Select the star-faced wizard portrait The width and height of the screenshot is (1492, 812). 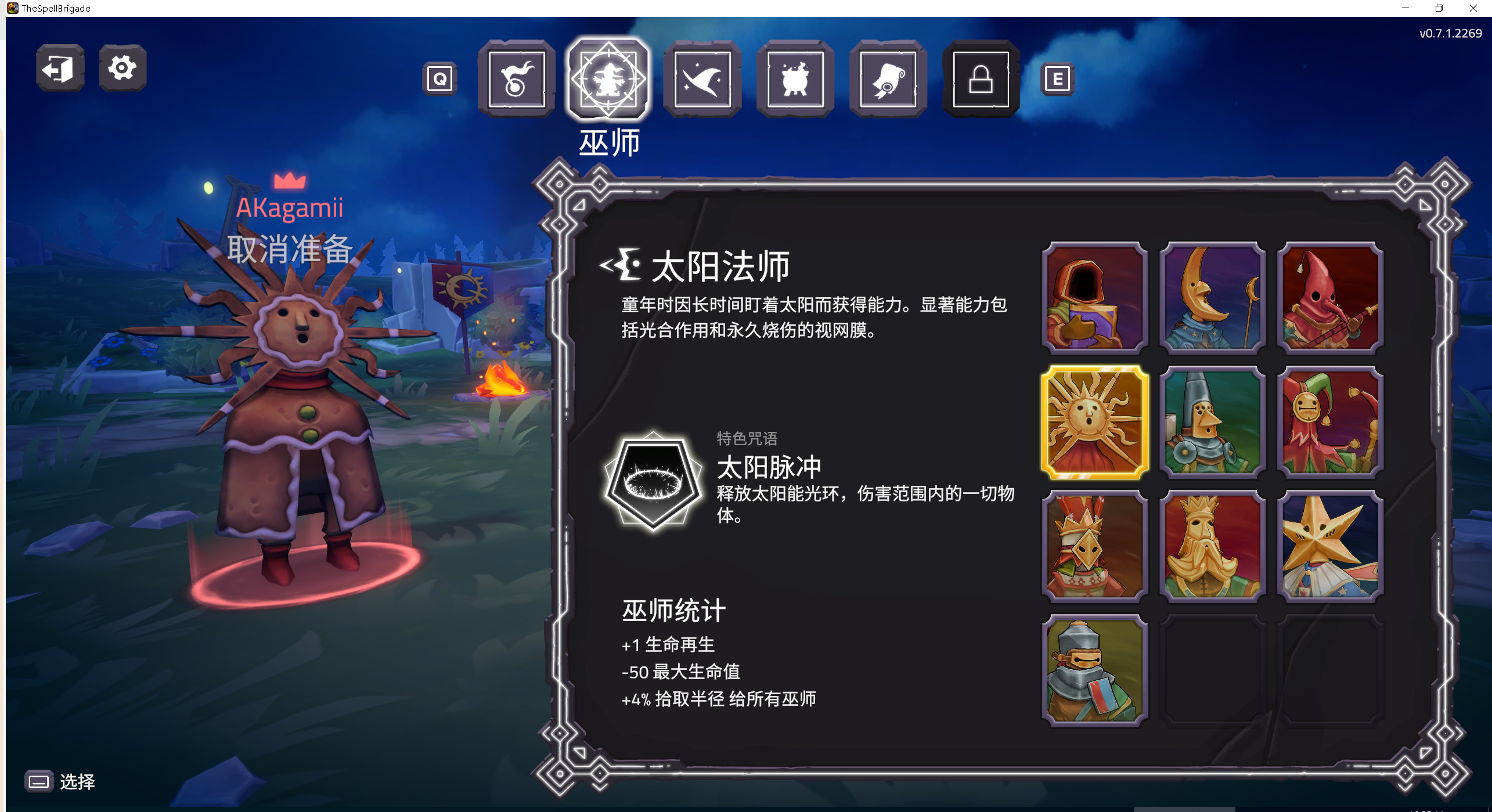(x=1331, y=544)
